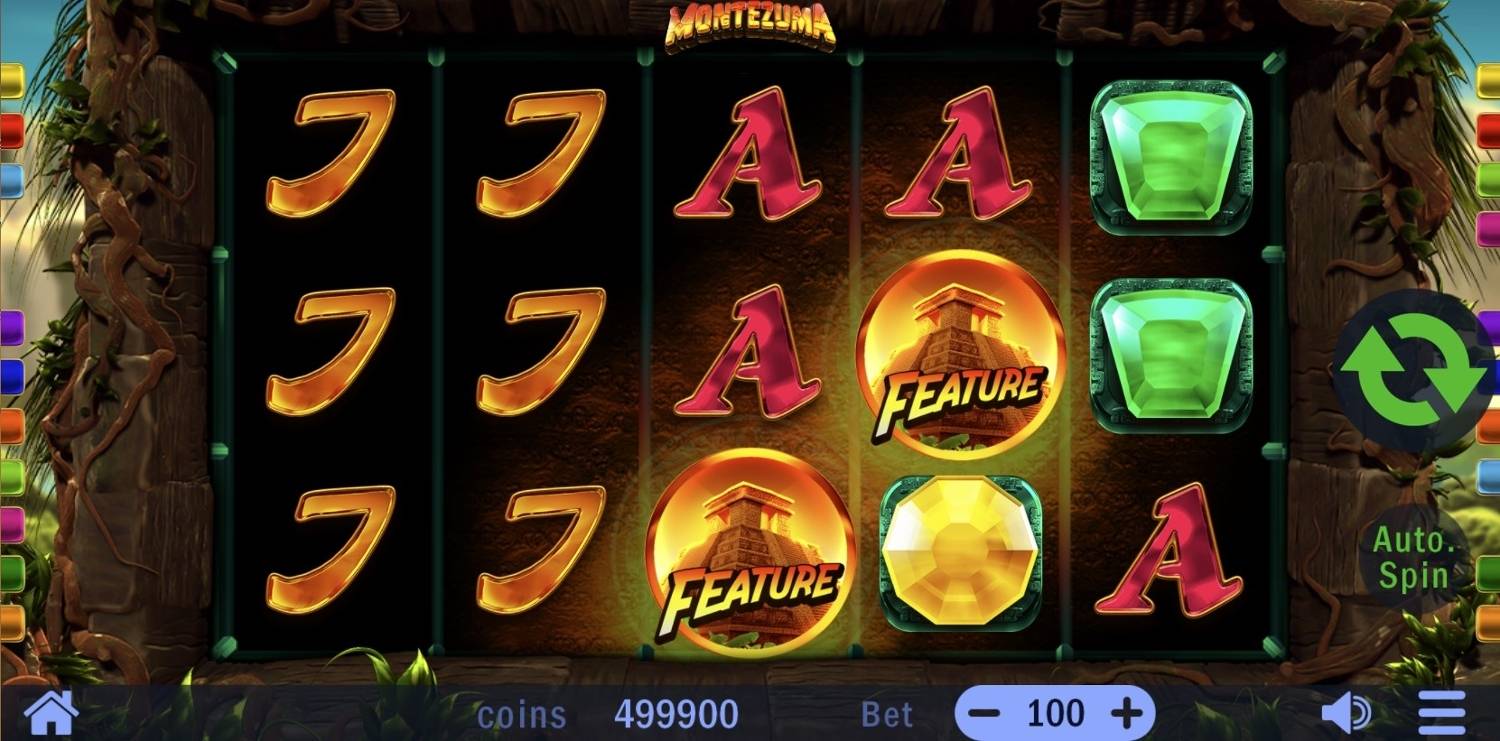The width and height of the screenshot is (1500, 741).
Task: Open the hamburger menu
Action: pyautogui.click(x=1442, y=714)
